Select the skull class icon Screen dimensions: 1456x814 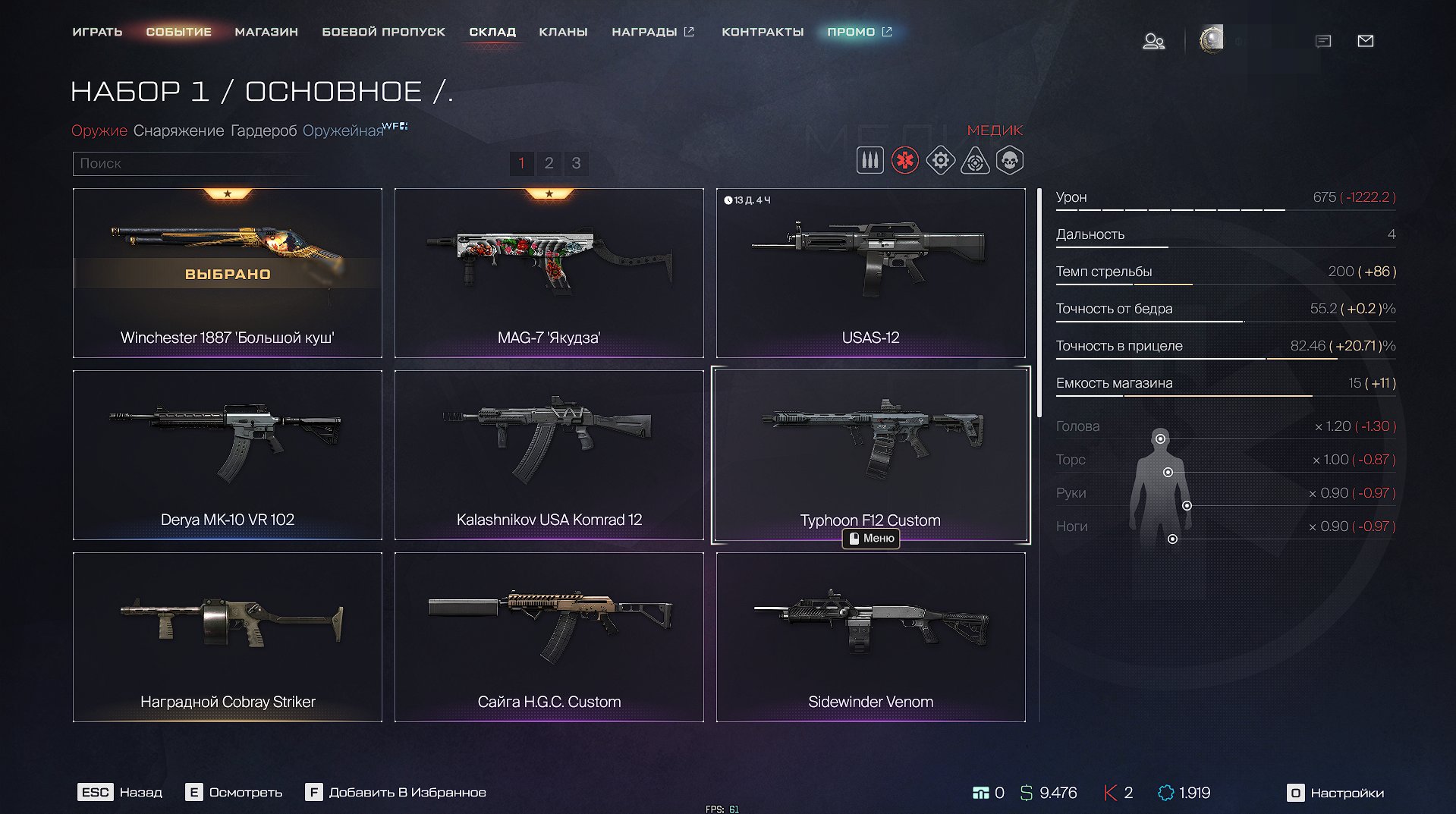click(1010, 161)
